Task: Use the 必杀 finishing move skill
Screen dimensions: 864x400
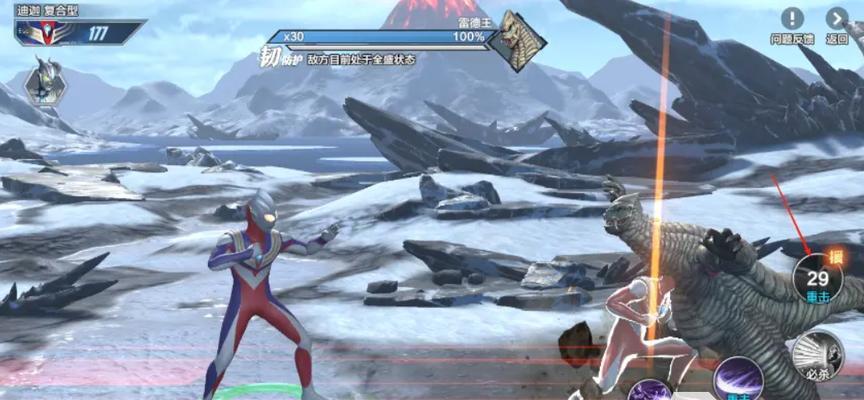Action: (817, 355)
